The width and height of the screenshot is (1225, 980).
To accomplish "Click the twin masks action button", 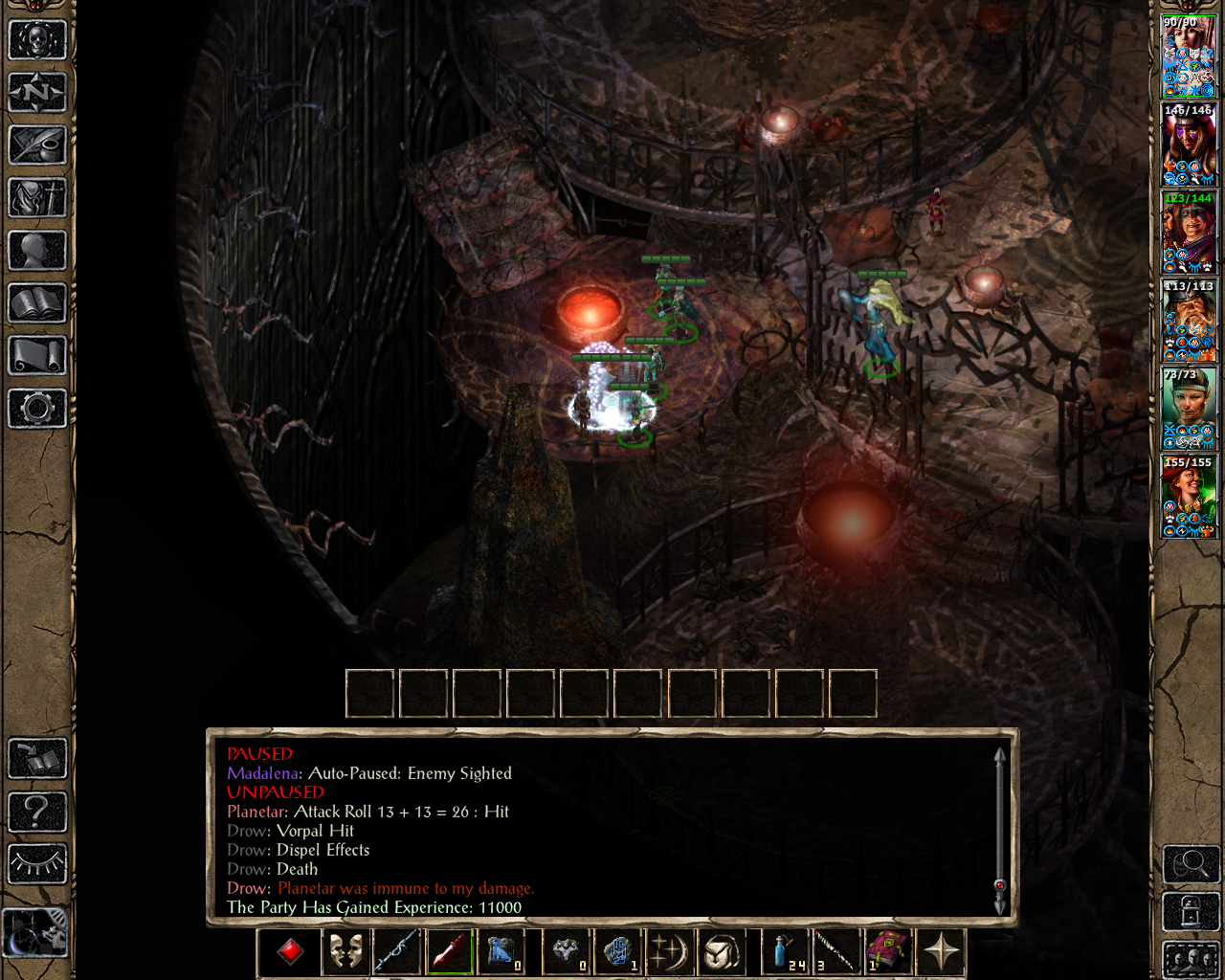I will tap(345, 952).
